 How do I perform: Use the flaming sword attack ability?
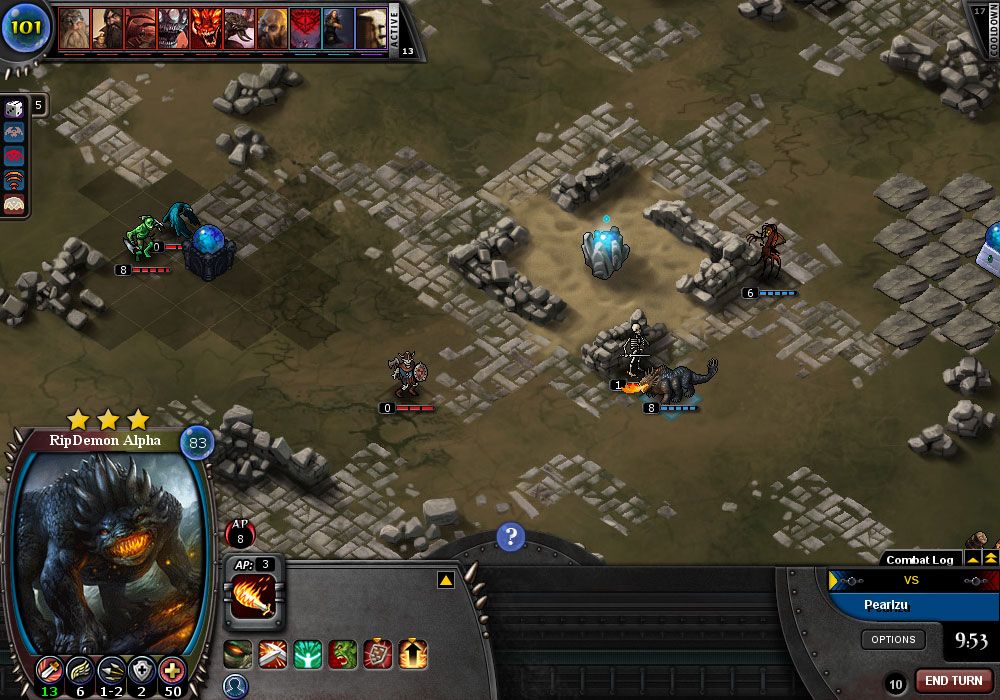click(x=254, y=597)
